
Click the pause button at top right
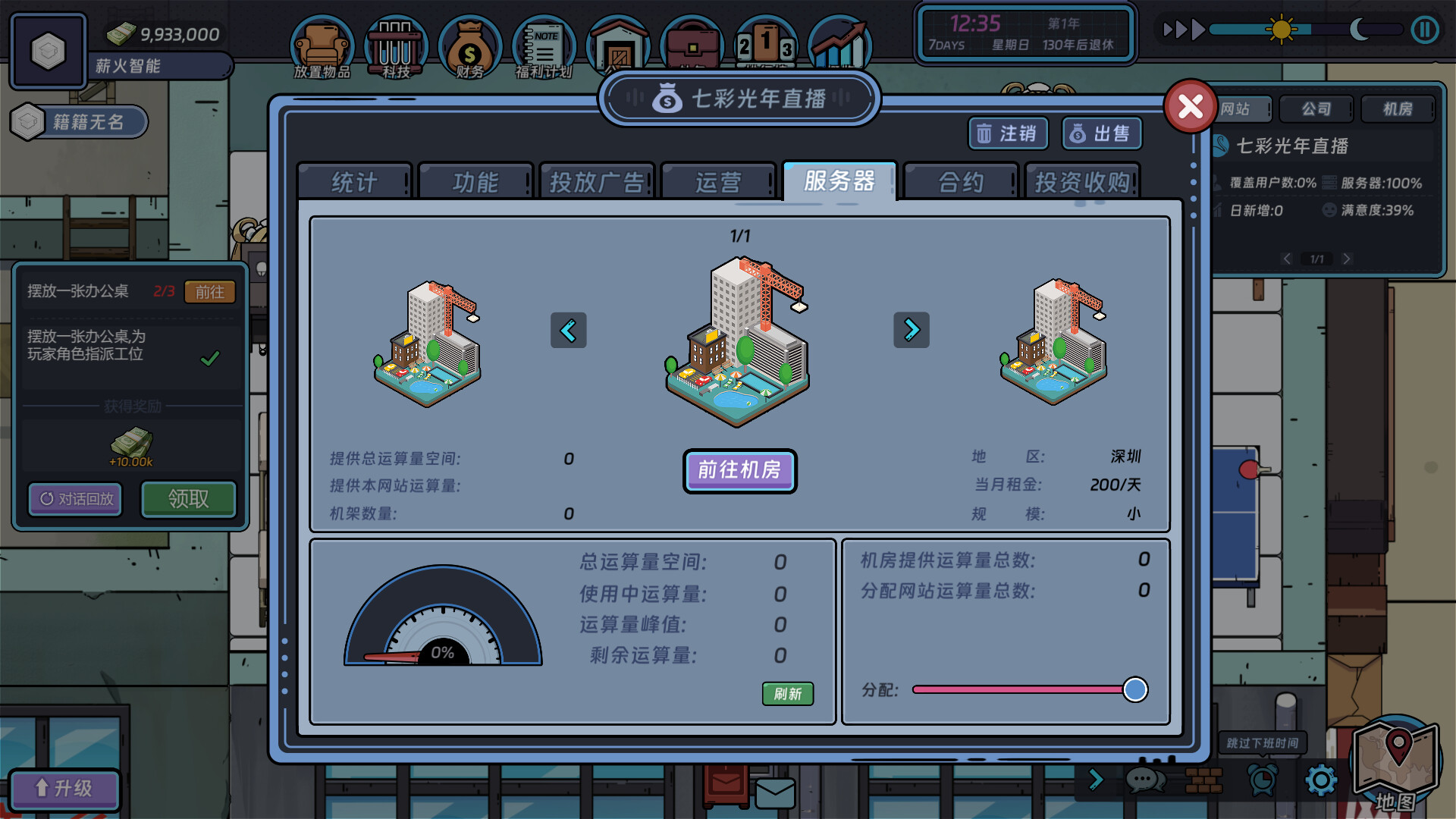[x=1425, y=30]
